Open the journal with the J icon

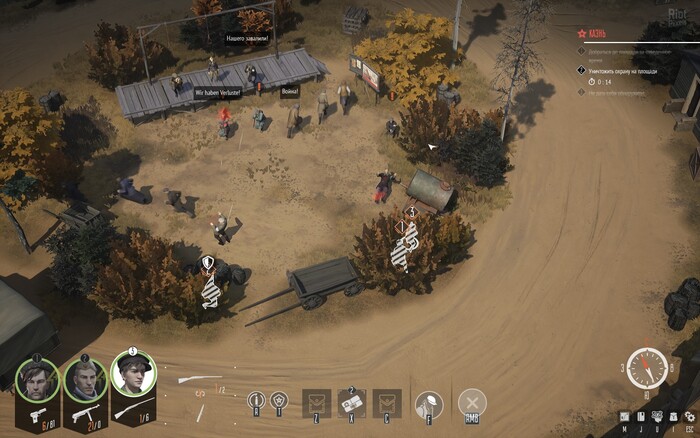pos(641,416)
